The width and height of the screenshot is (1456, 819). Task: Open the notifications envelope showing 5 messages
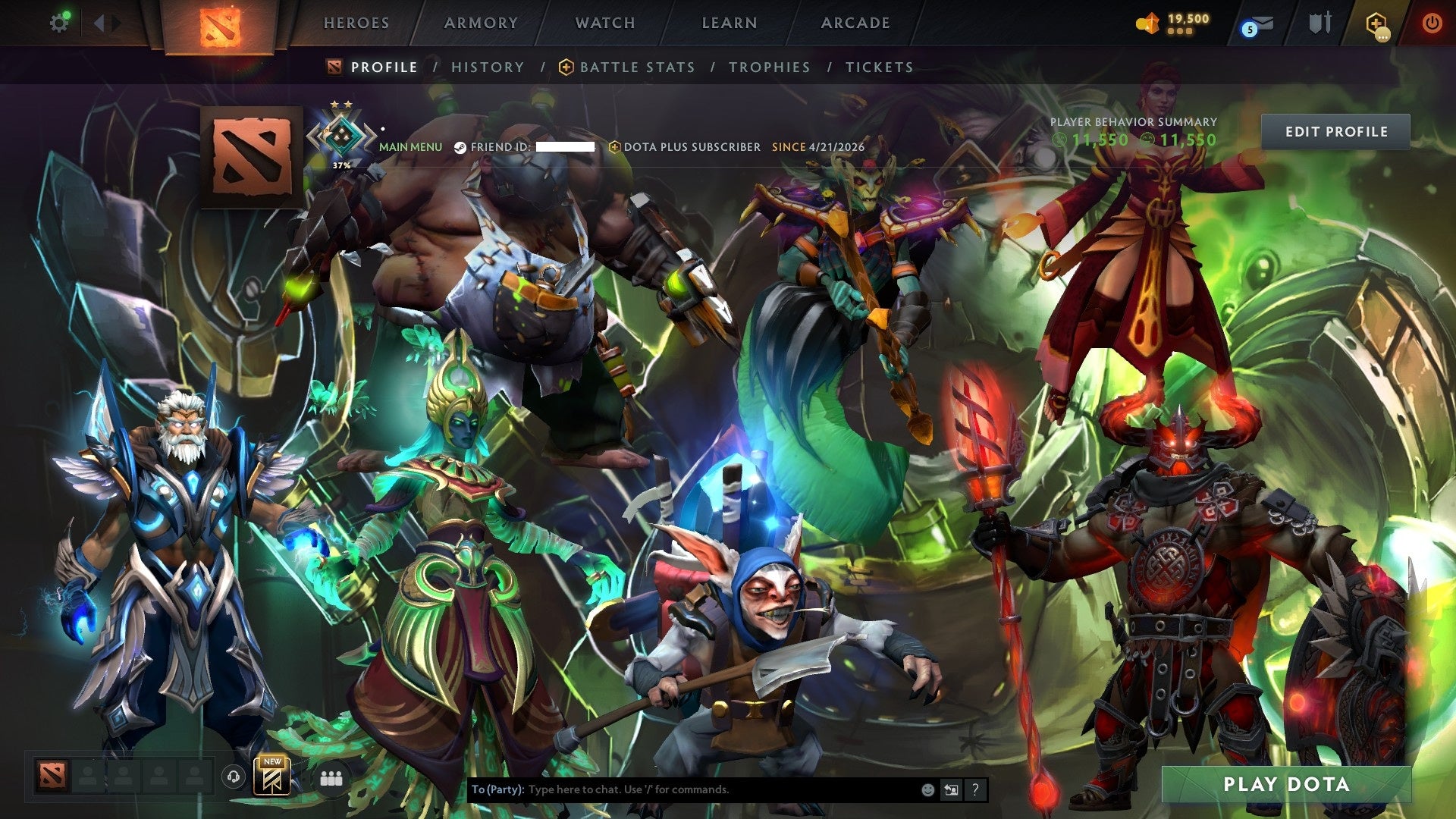tap(1259, 23)
